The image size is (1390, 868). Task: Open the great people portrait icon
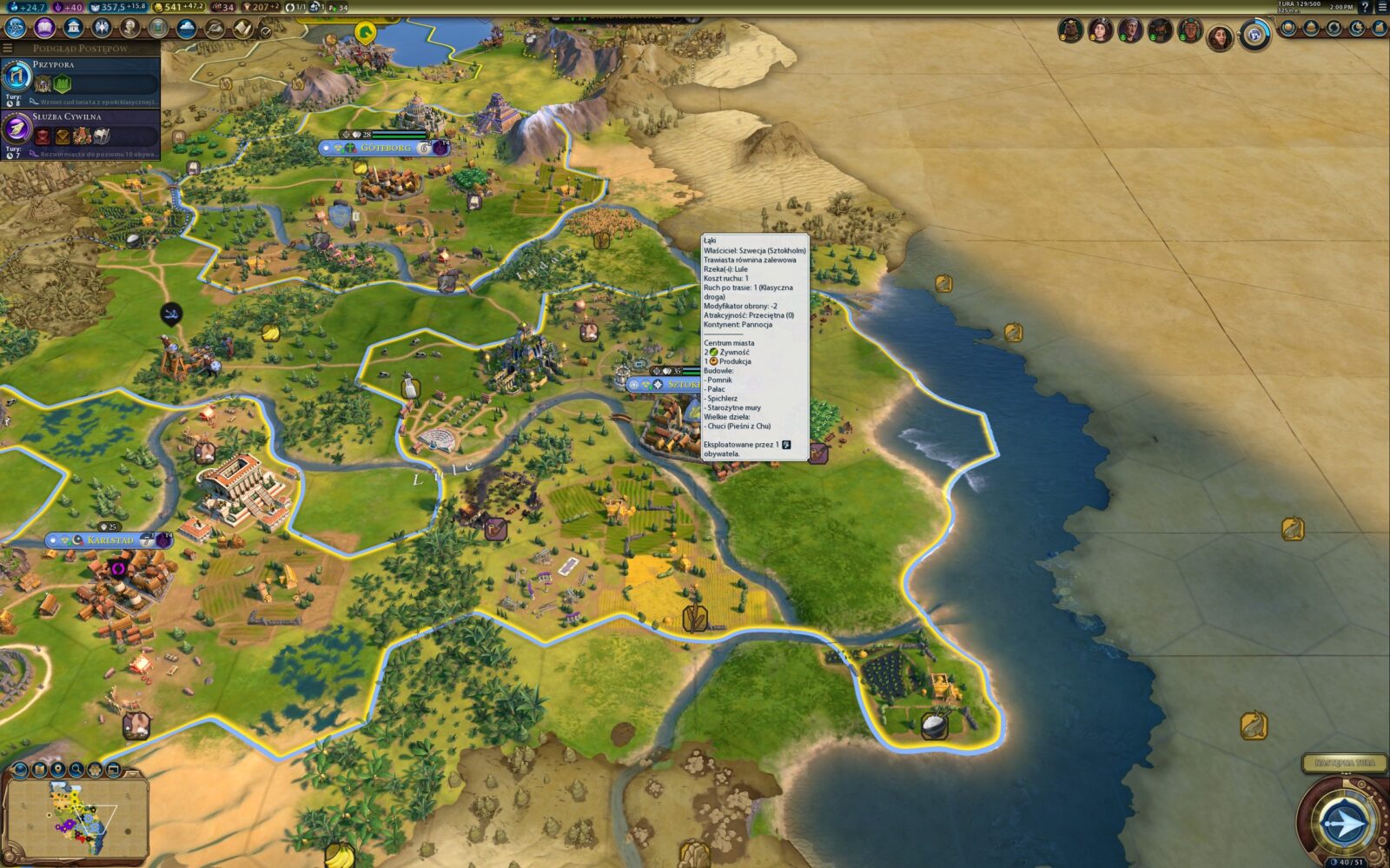[129, 28]
